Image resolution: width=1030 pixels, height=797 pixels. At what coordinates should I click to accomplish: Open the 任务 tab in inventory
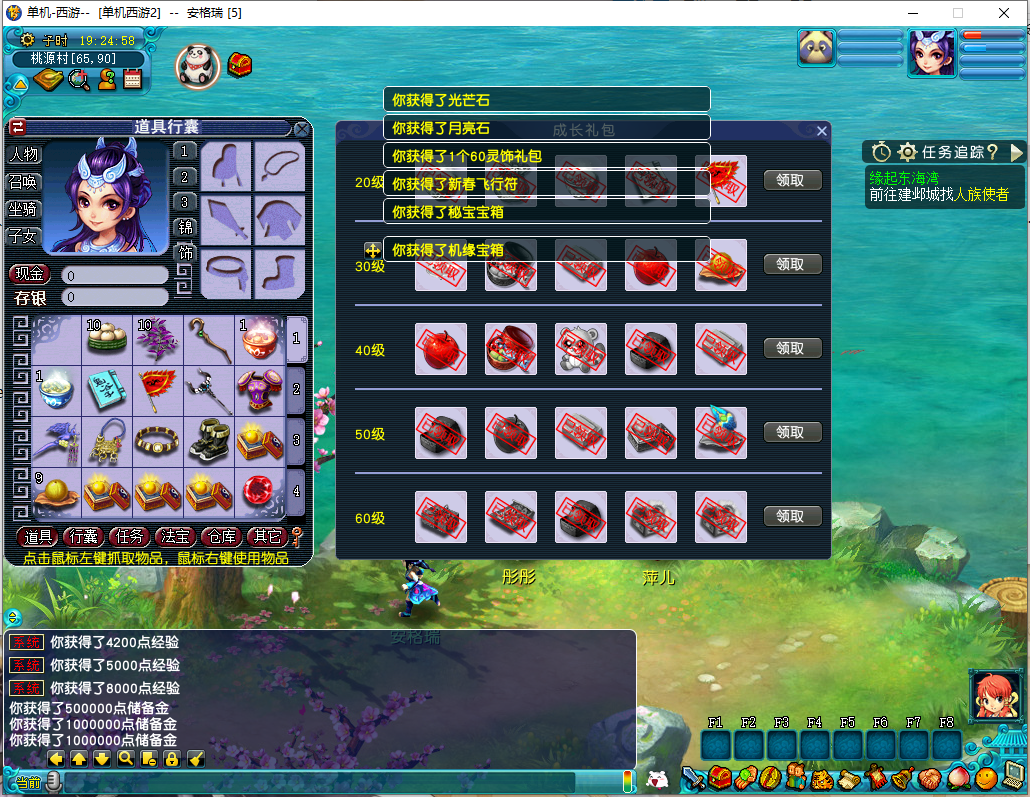point(129,538)
